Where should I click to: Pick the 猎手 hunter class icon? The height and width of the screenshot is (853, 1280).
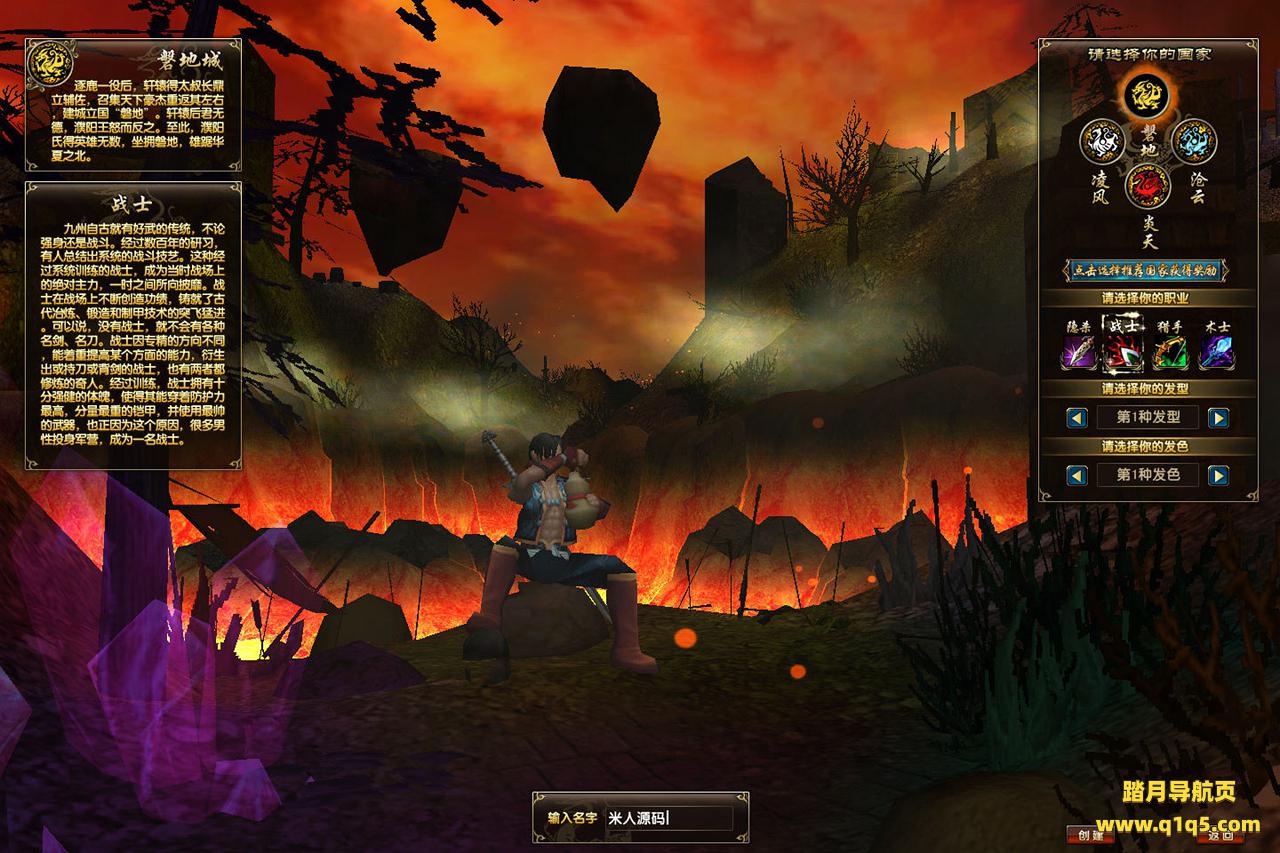(x=1170, y=351)
